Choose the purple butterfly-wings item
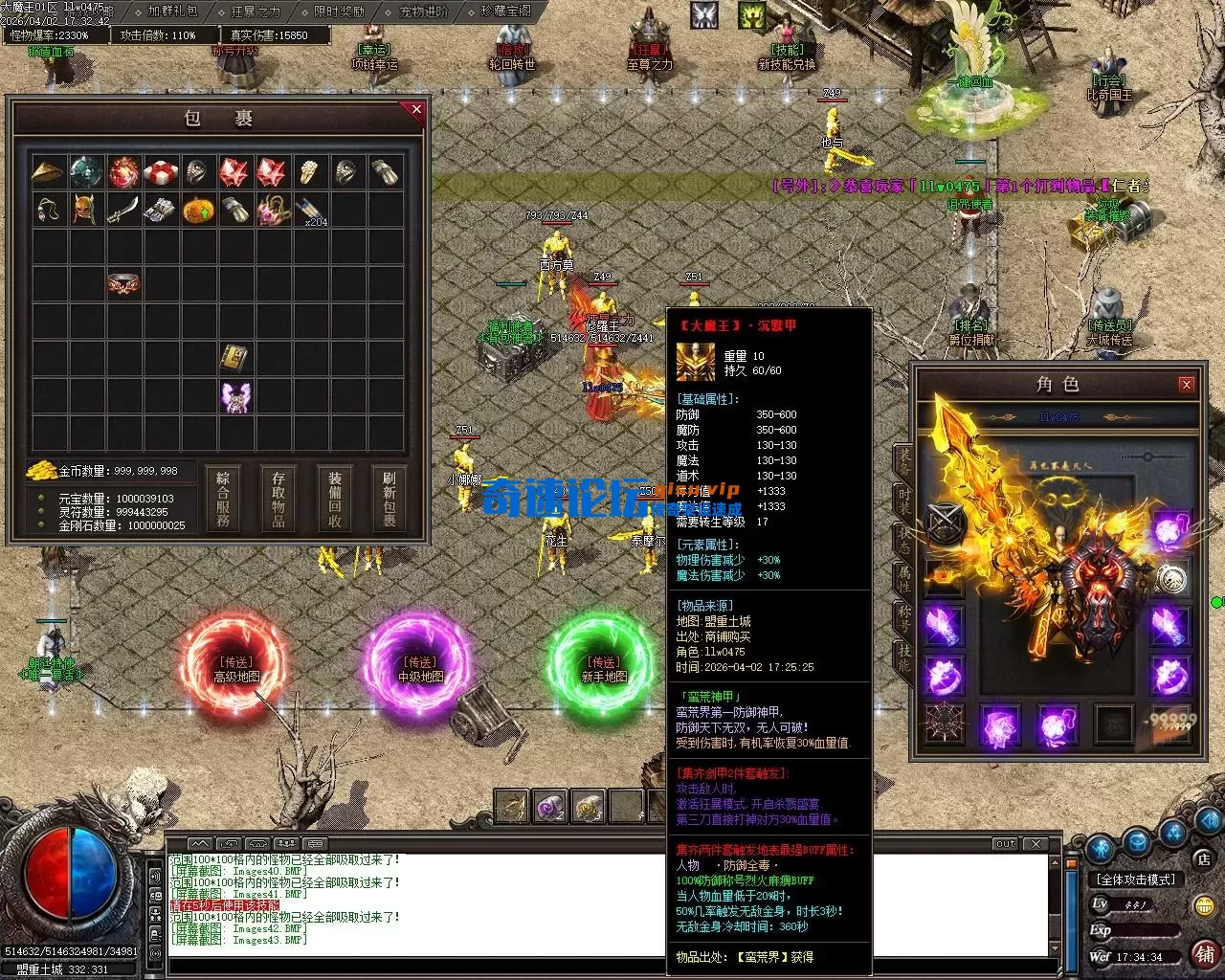The image size is (1225, 980). 235,396
